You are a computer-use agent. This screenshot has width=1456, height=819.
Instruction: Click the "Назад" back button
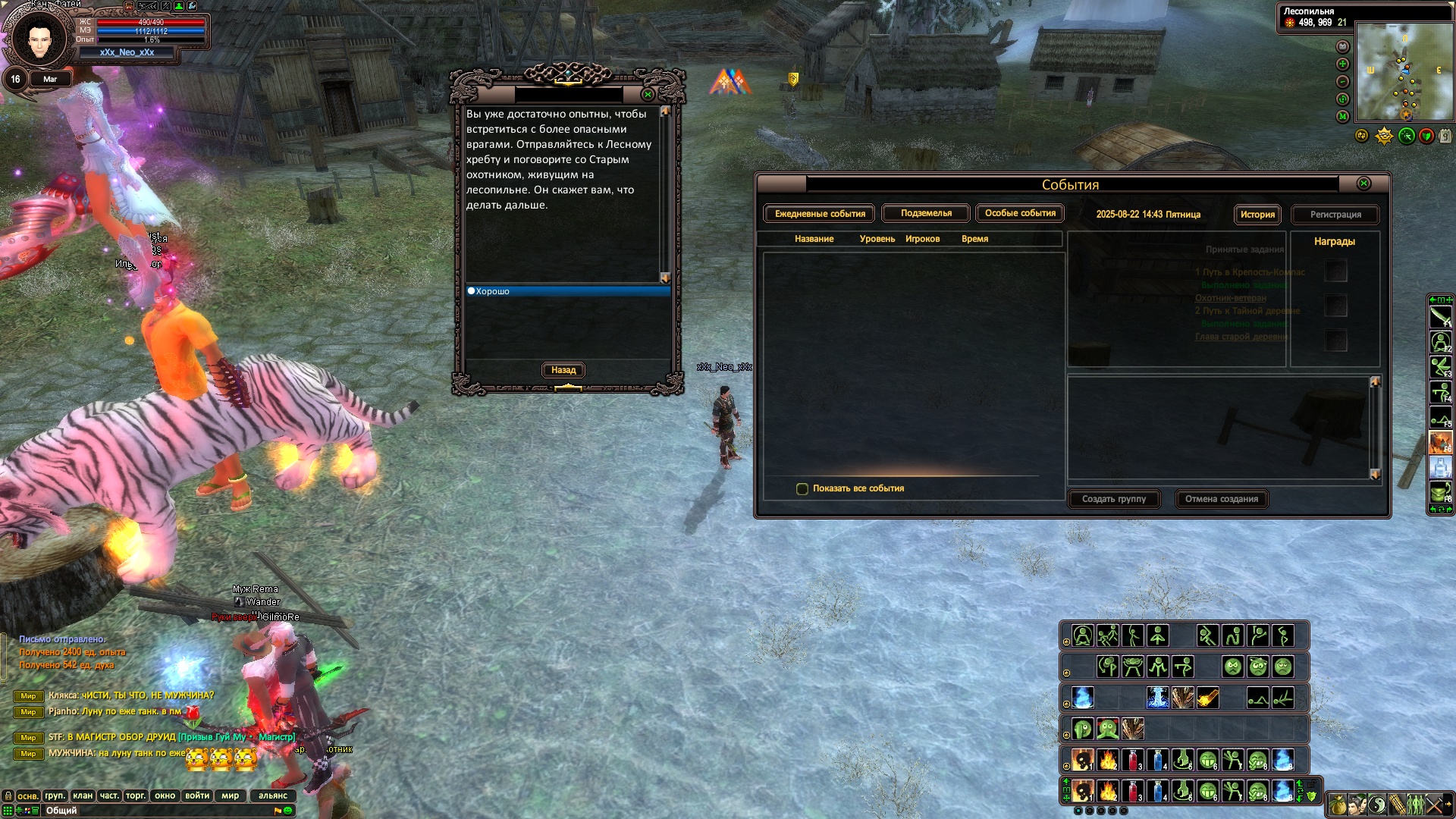tap(563, 370)
